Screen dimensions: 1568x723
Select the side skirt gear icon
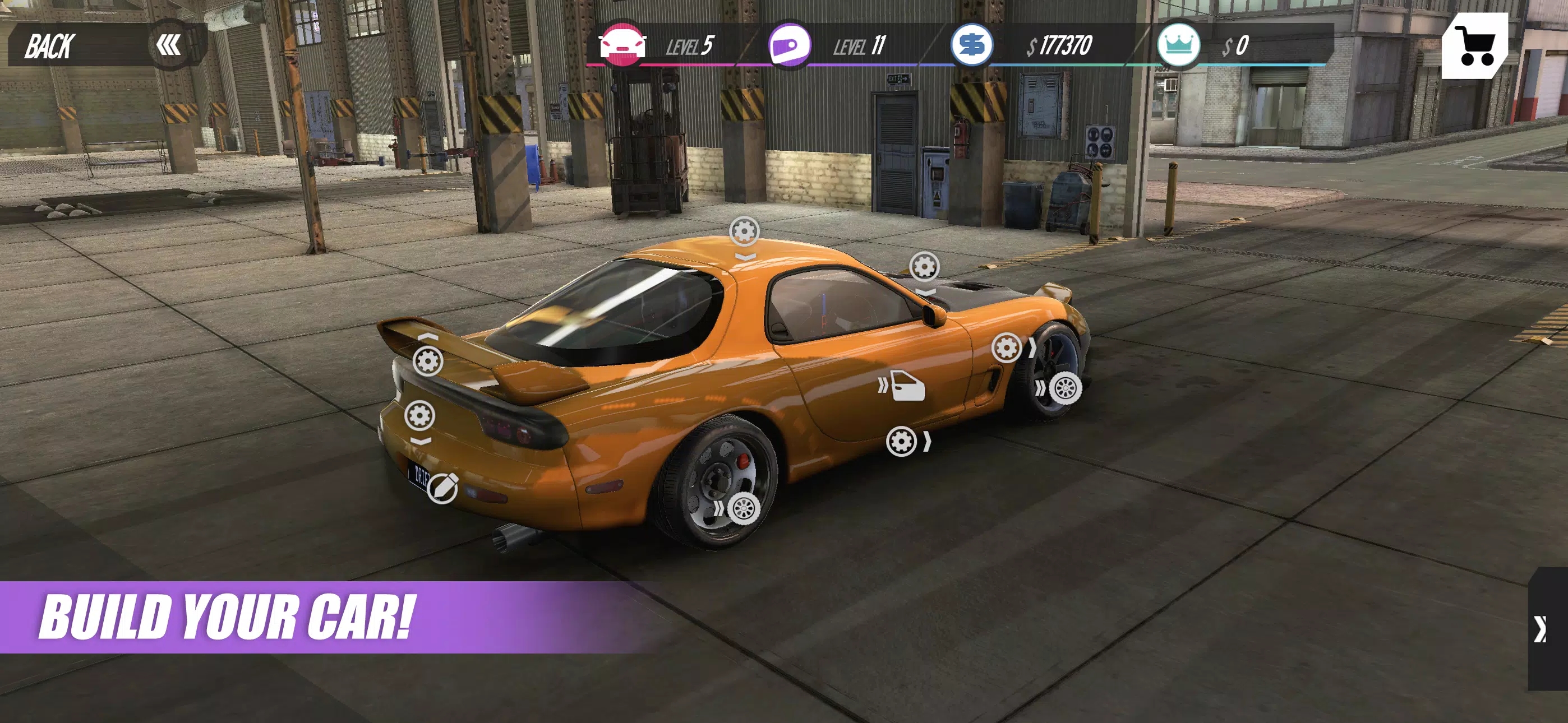(901, 441)
